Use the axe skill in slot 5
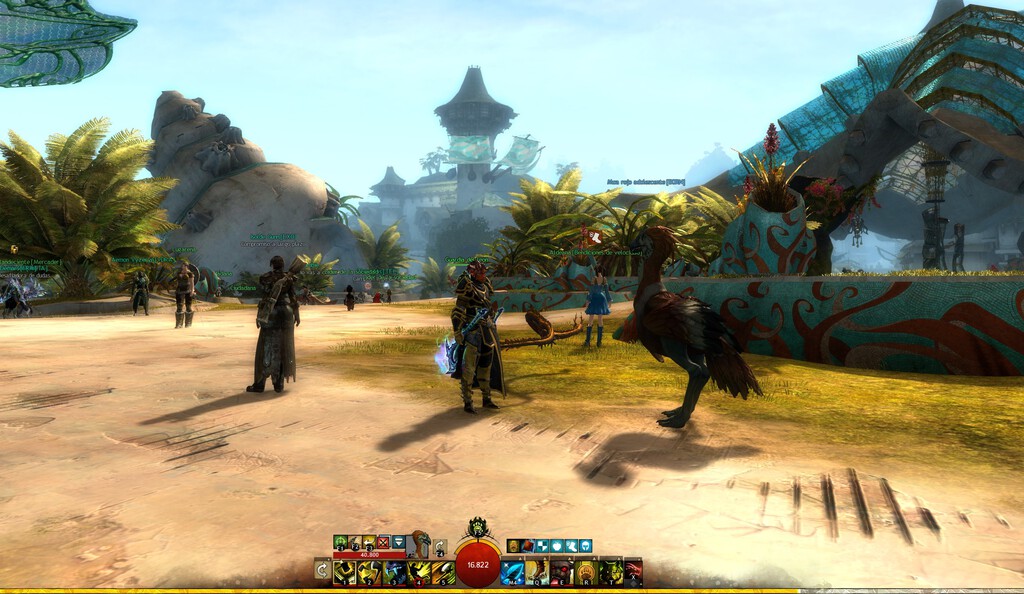The width and height of the screenshot is (1024, 594). pyautogui.click(x=442, y=572)
